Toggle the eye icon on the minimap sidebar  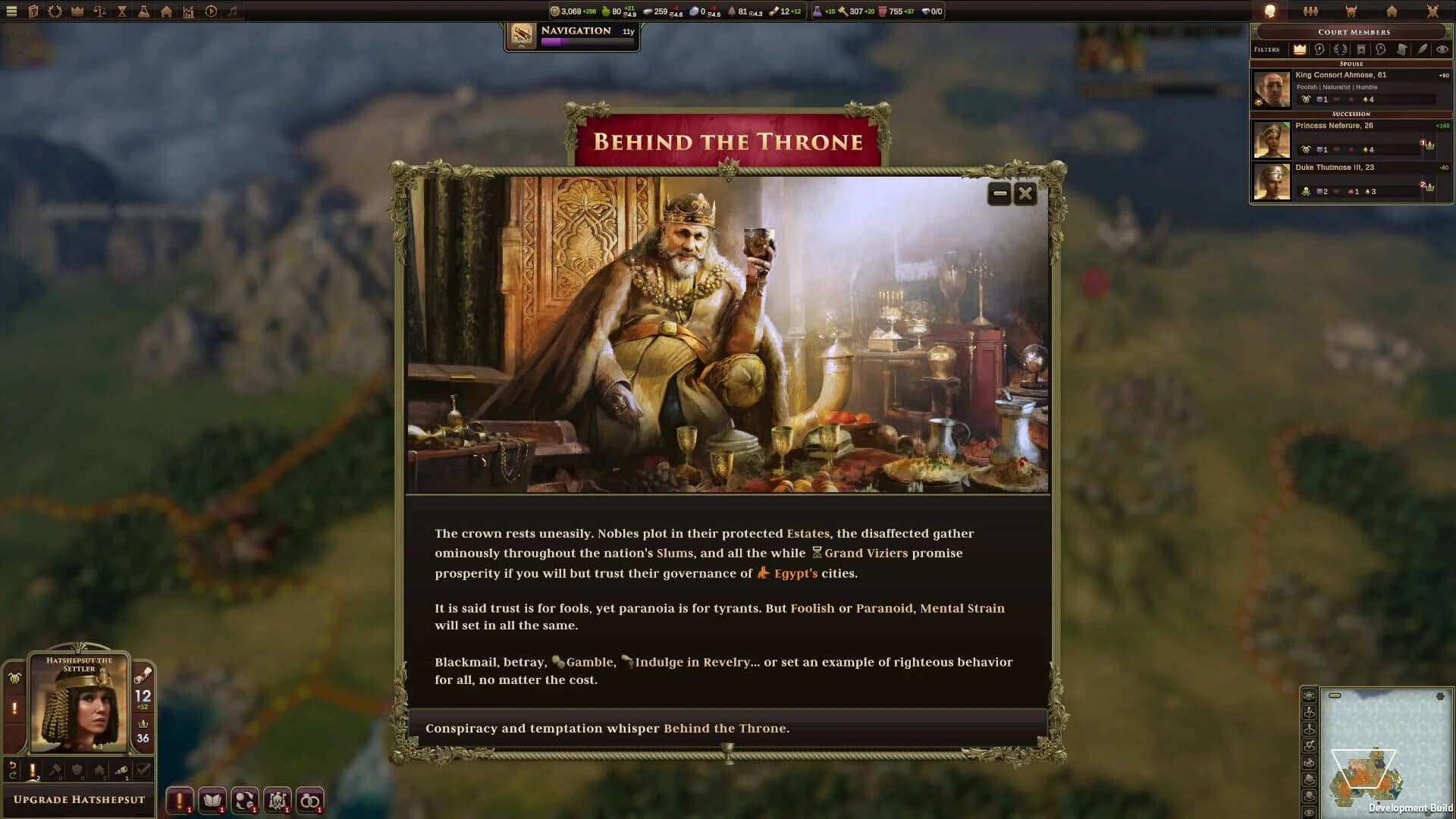[1309, 812]
